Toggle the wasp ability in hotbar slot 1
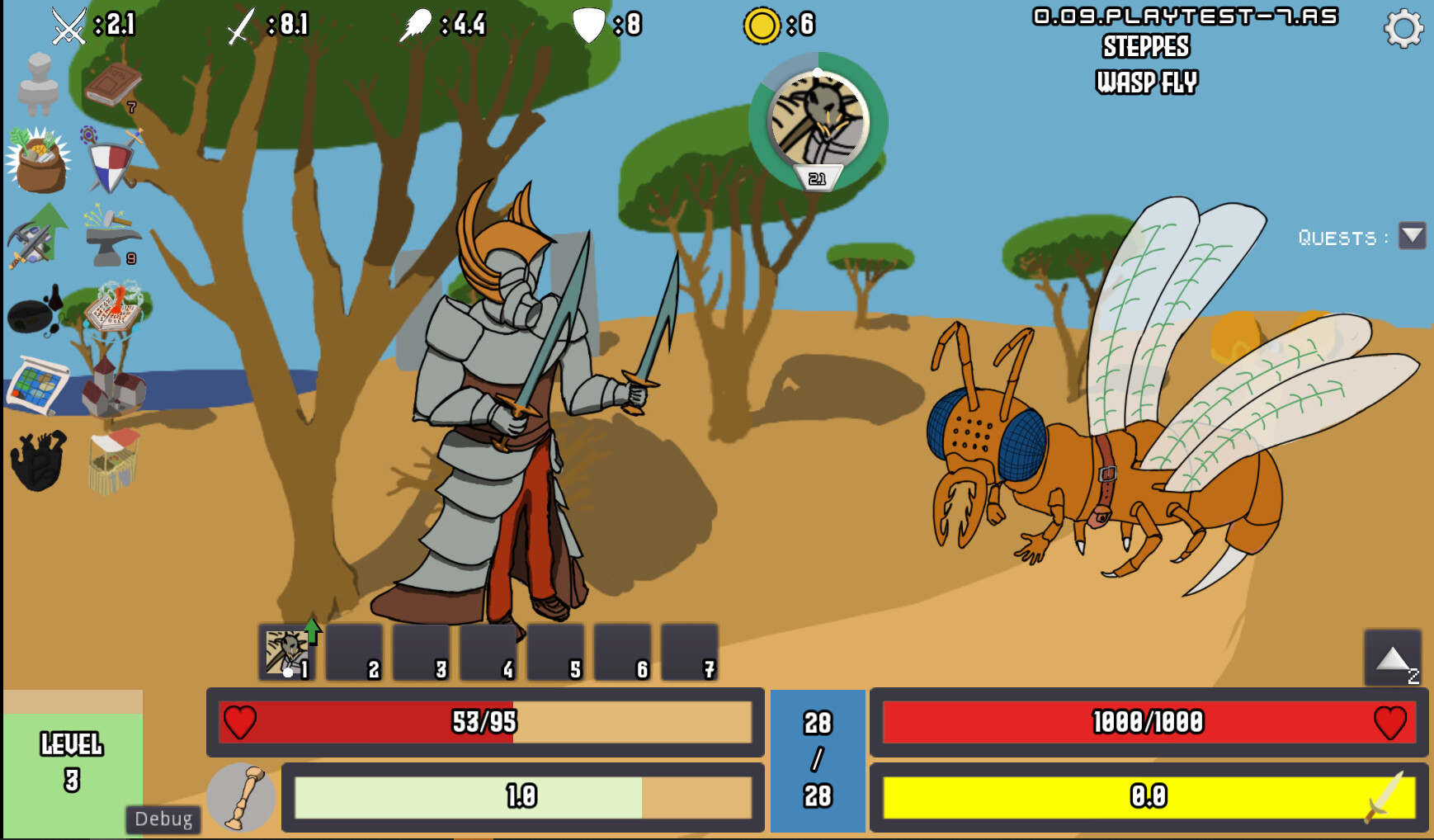The height and width of the screenshot is (840, 1434). [x=287, y=652]
